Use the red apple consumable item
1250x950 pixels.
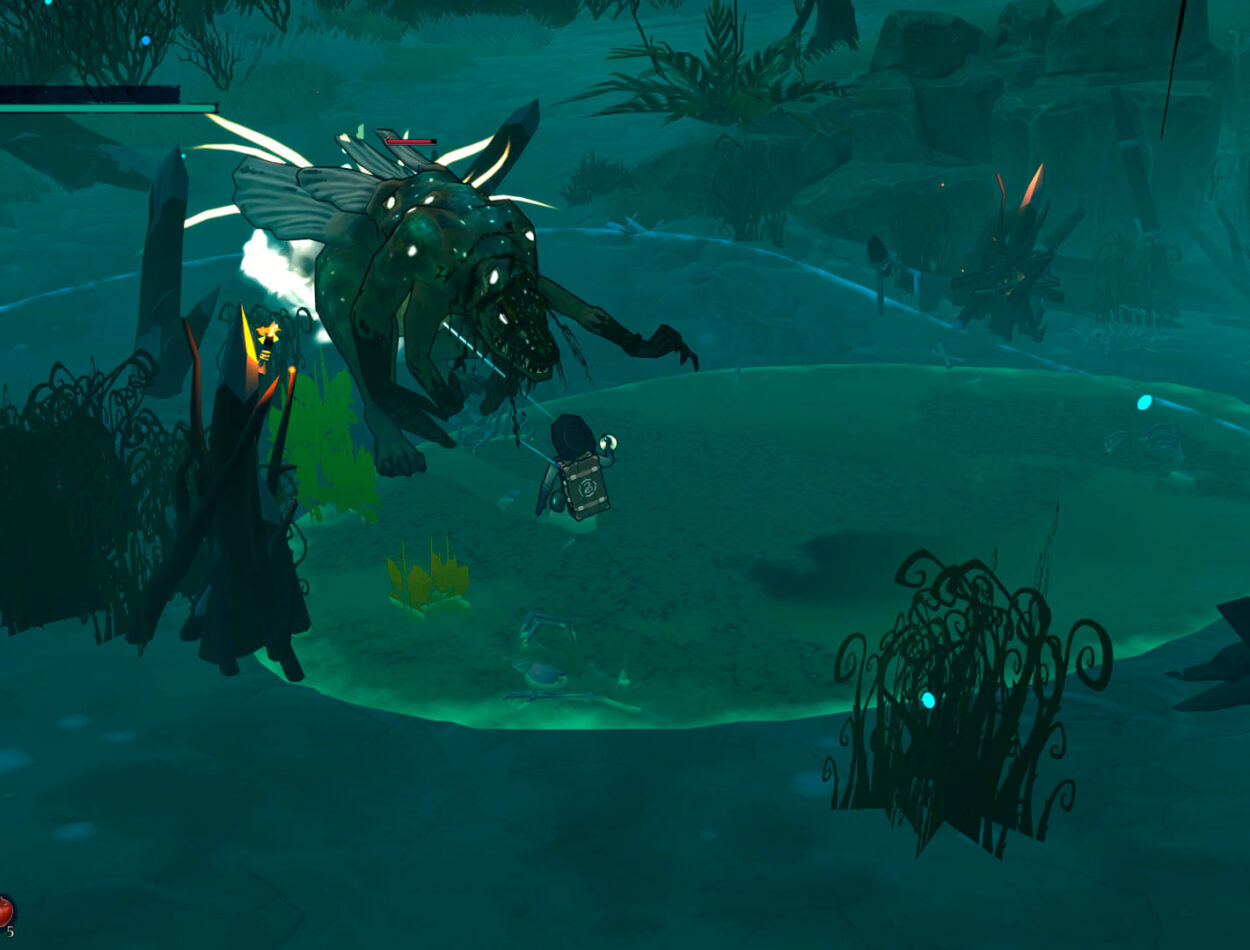click(5, 911)
